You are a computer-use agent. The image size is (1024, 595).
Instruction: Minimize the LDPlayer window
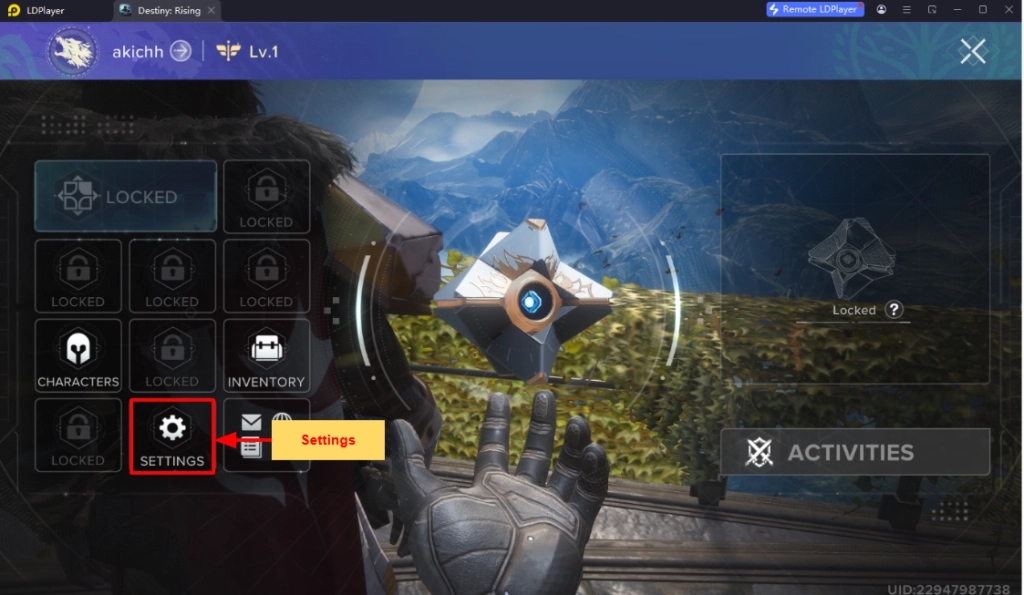[957, 9]
